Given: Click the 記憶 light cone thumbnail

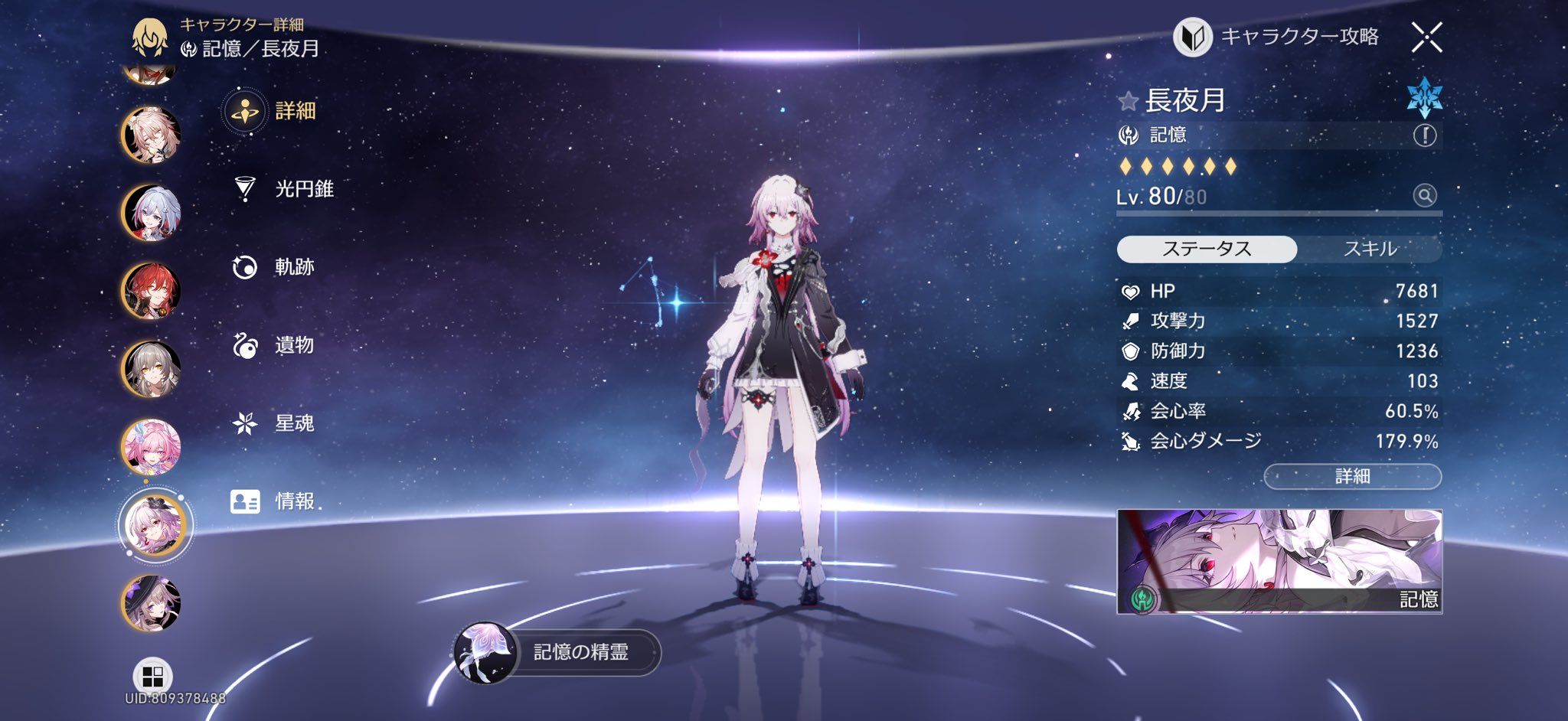Looking at the screenshot, I should coord(1279,561).
